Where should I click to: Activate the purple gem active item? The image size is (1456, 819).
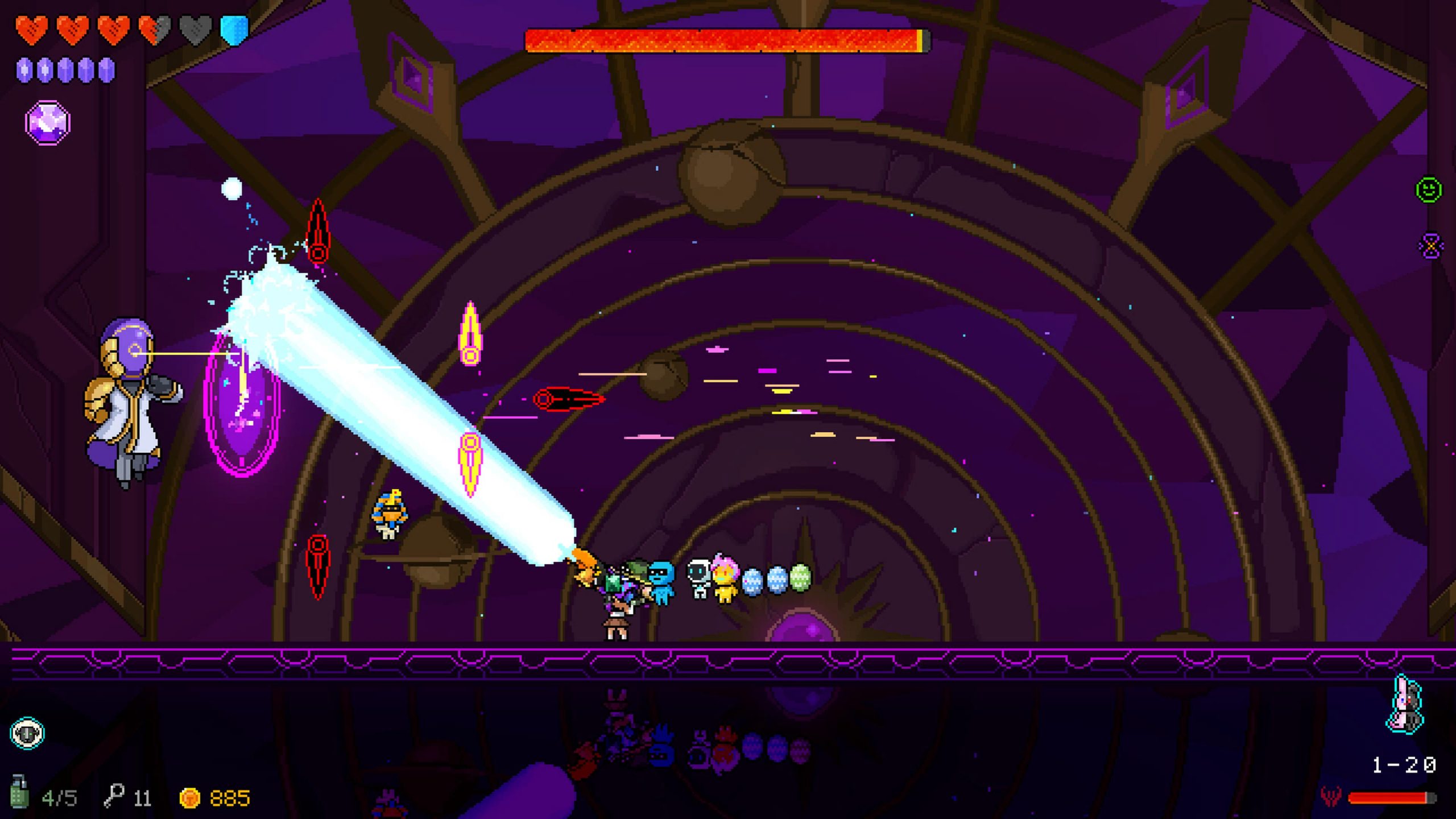(x=48, y=122)
